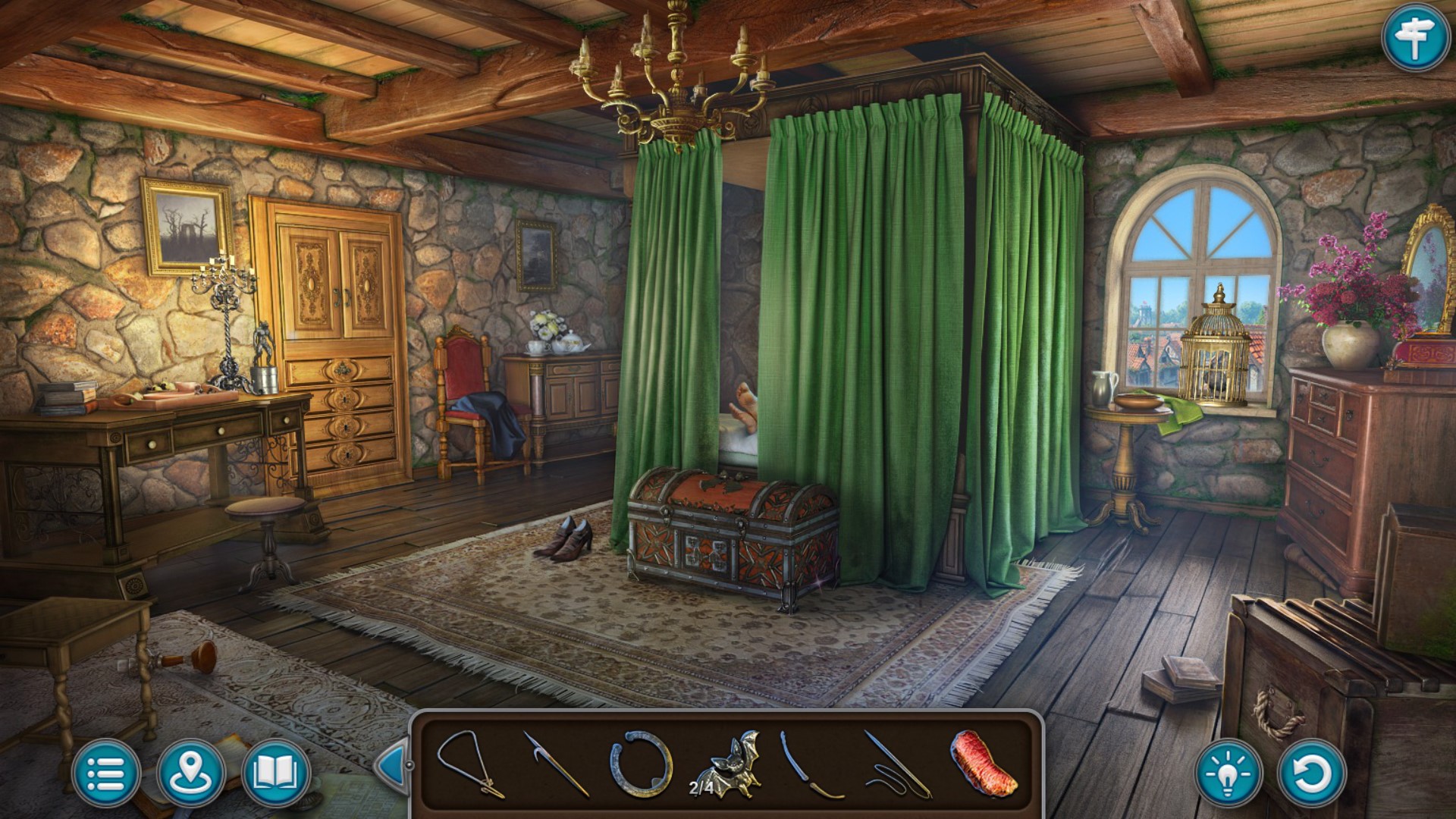Select the needle with thread item
Screen dimensions: 1456x819
pos(898,764)
